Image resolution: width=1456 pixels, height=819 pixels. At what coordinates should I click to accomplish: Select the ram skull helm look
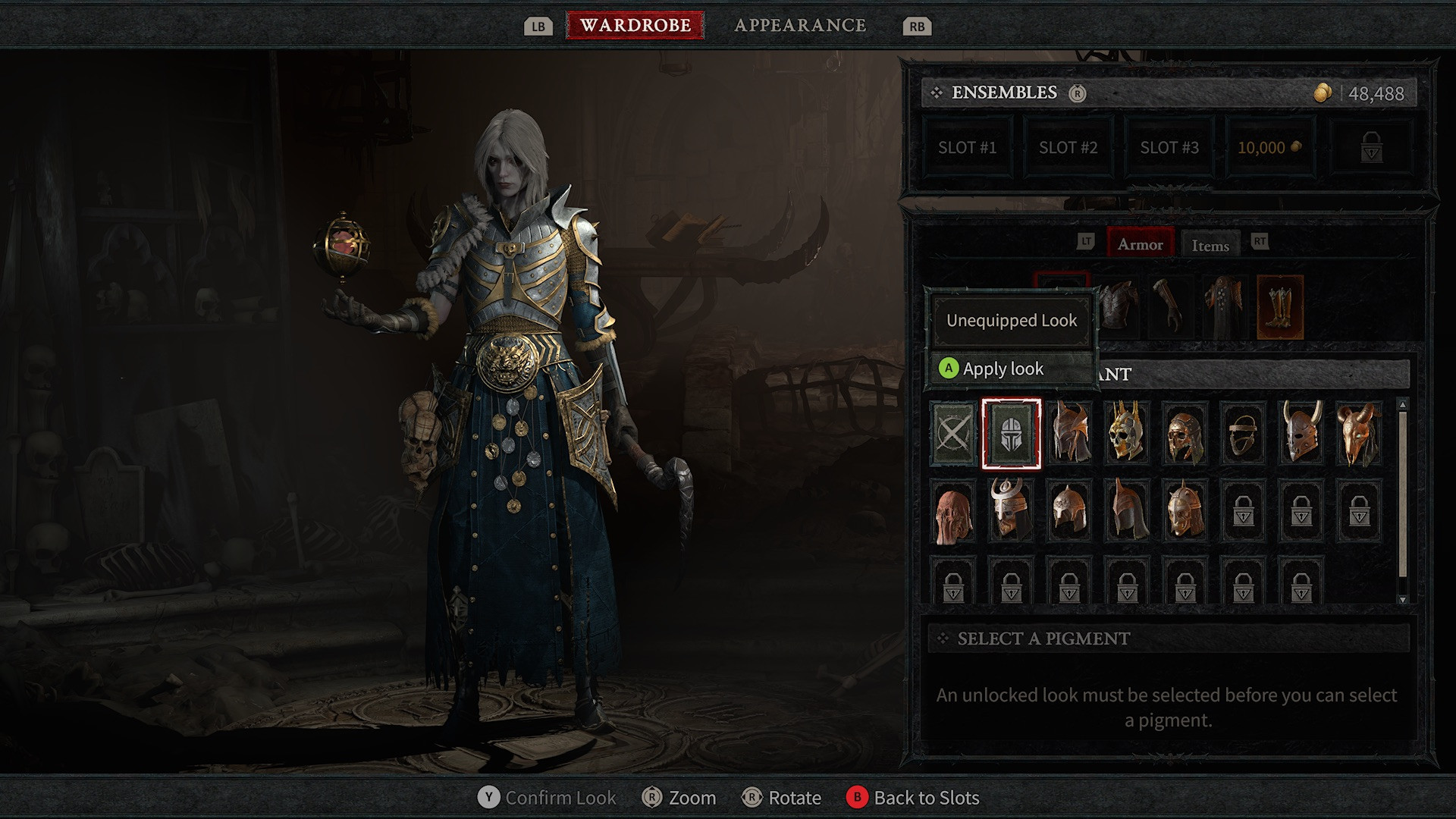(1359, 434)
